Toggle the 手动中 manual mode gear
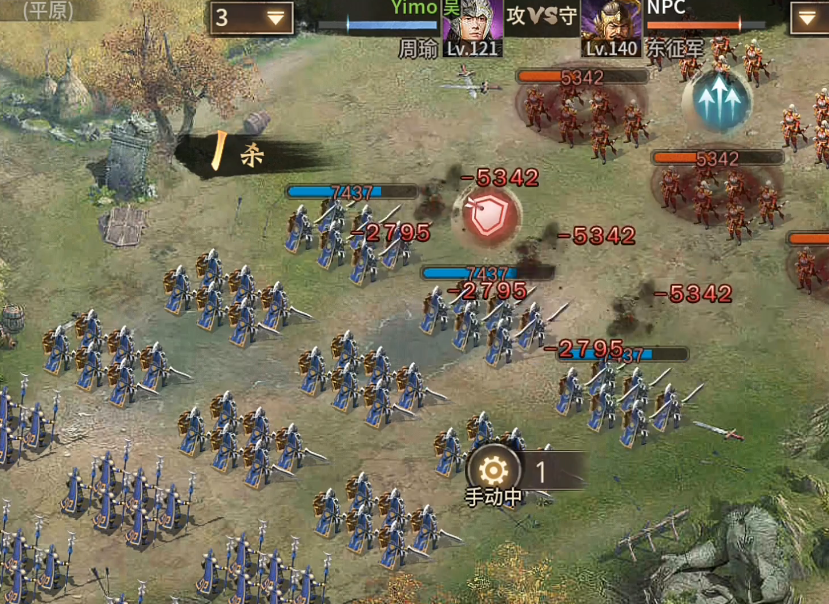Image resolution: width=829 pixels, height=604 pixels. point(493,472)
